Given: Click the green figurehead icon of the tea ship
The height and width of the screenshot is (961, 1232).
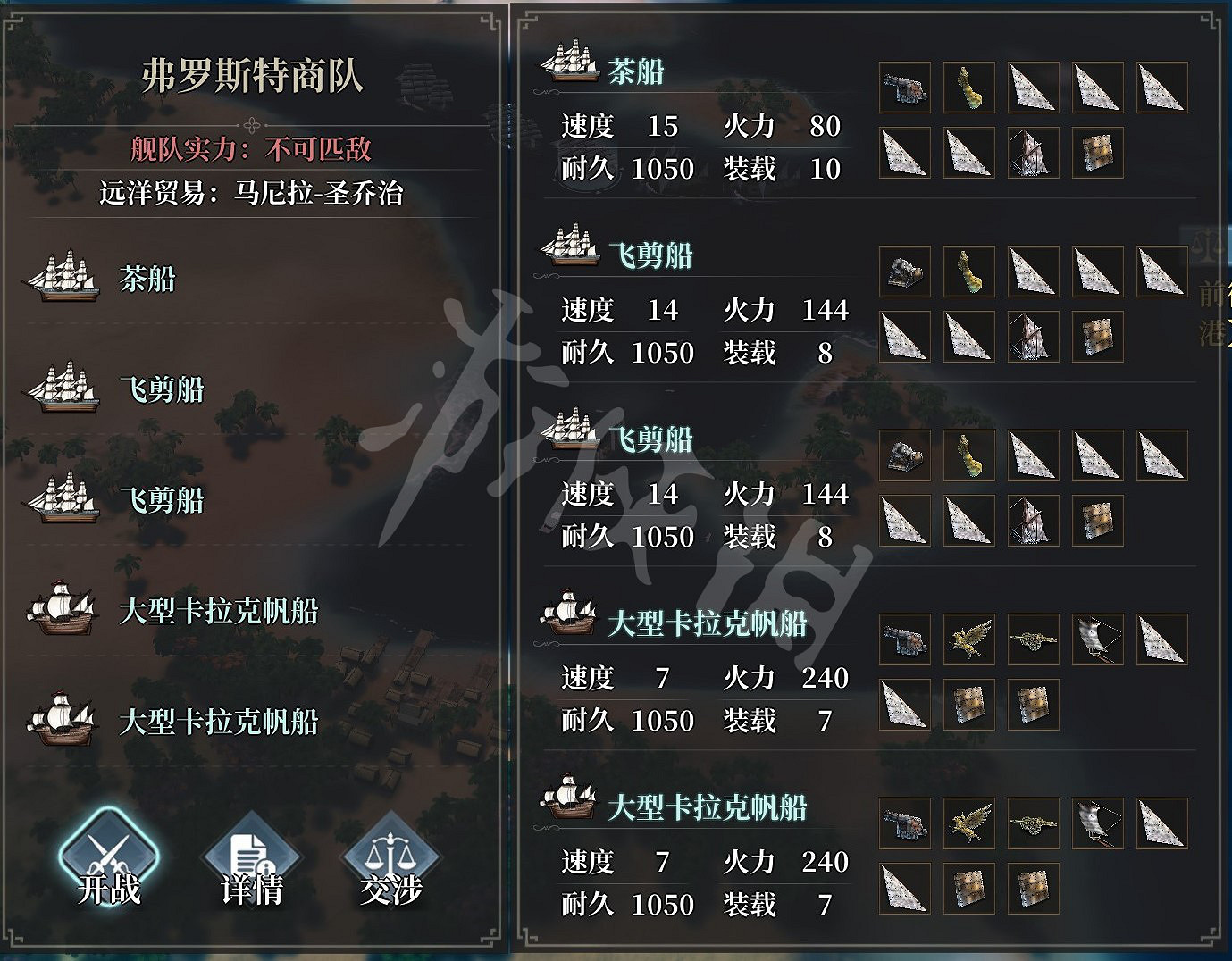Looking at the screenshot, I should tap(969, 87).
